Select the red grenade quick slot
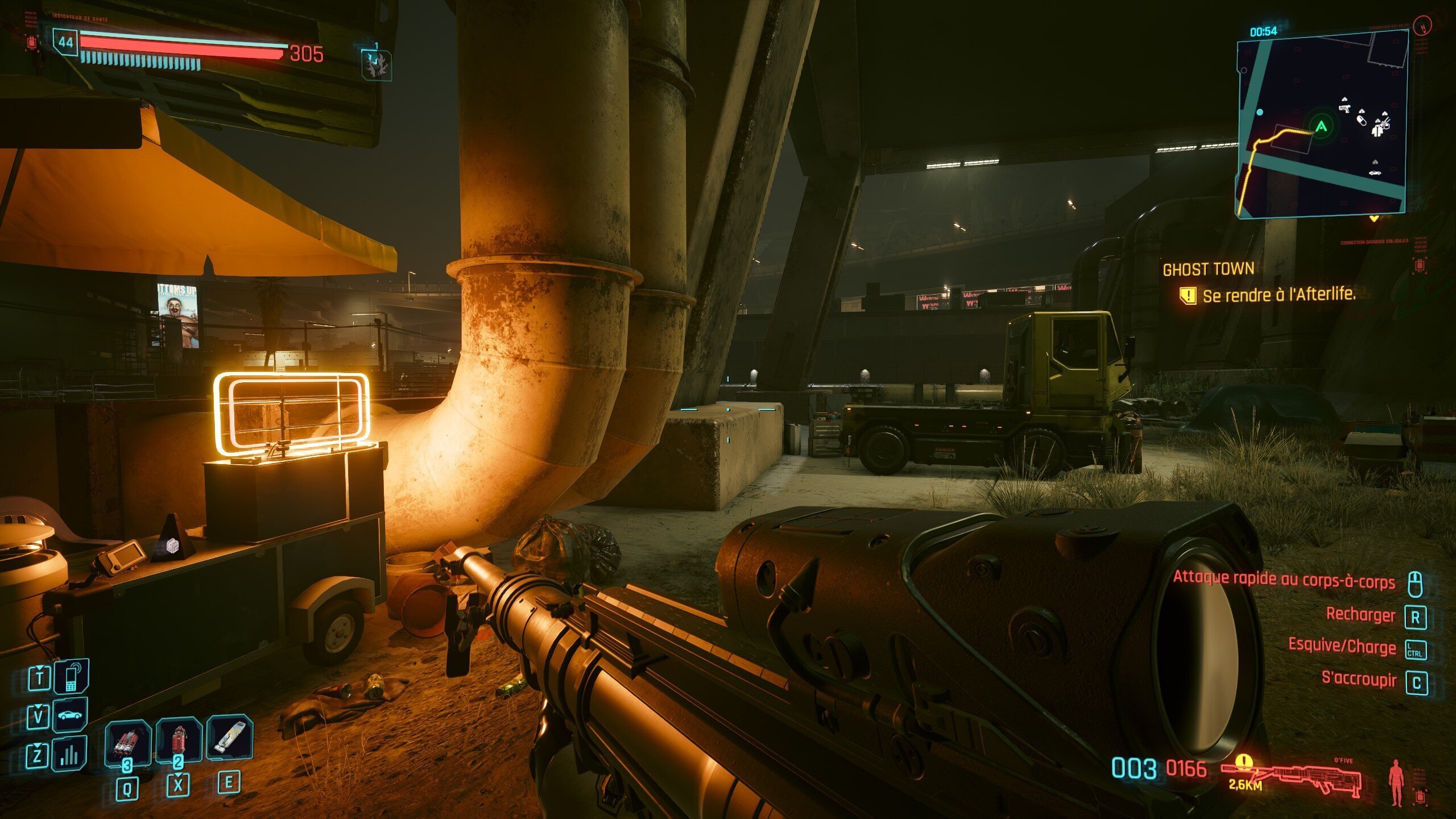Image resolution: width=1456 pixels, height=819 pixels. coord(179,740)
